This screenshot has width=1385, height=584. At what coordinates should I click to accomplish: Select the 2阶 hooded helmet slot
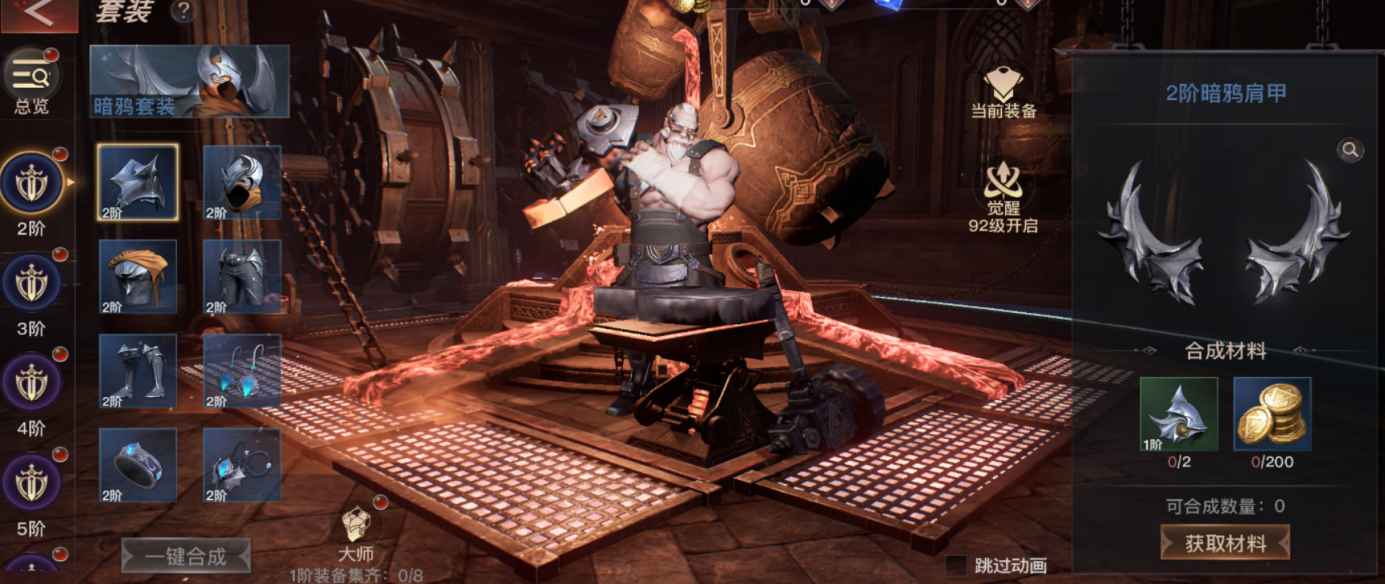pos(242,182)
